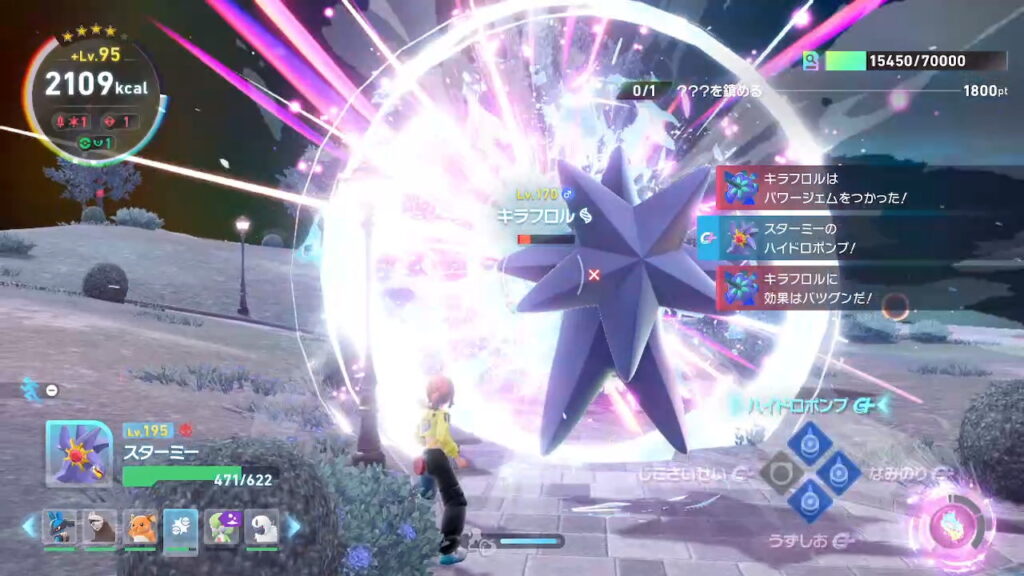Screen dimensions: 1024x576
Task: Click the party bar's left arrow
Action: click(28, 526)
